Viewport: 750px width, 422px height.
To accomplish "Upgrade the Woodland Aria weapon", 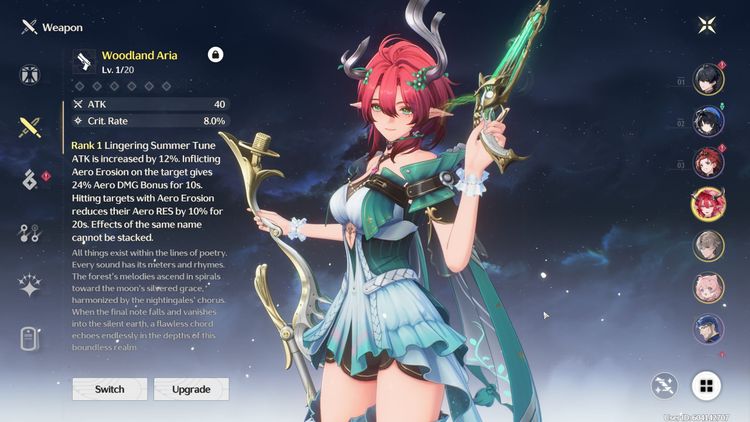I will tap(191, 389).
